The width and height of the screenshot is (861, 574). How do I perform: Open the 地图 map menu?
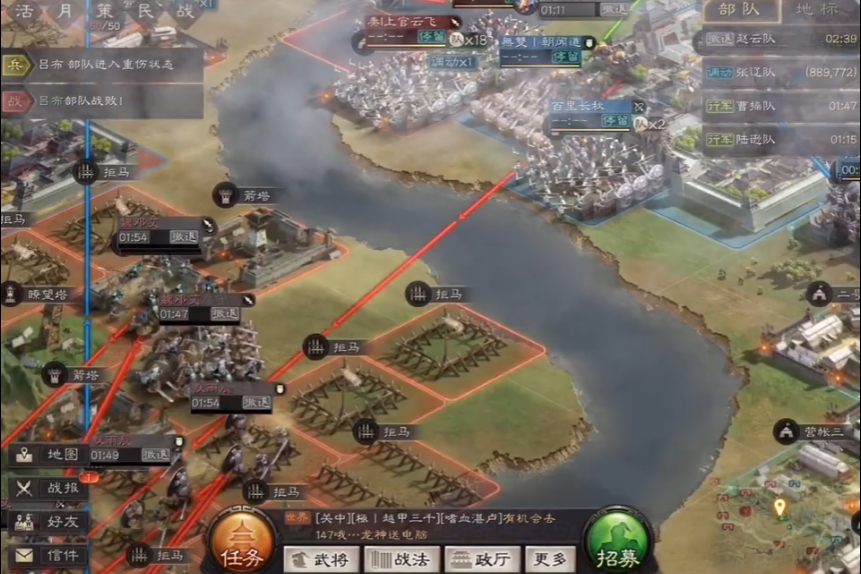coord(50,455)
